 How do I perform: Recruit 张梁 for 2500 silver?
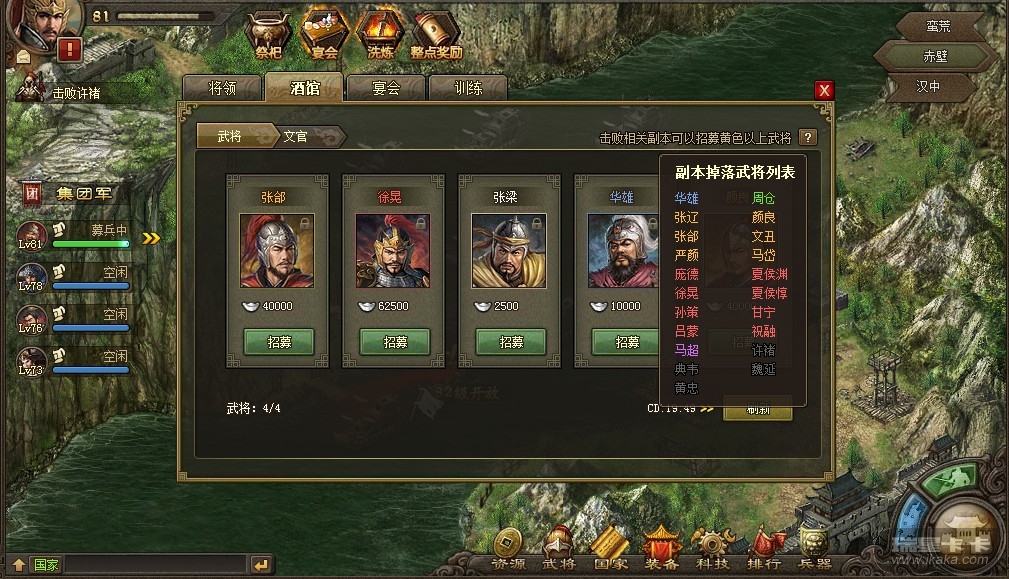(x=510, y=342)
